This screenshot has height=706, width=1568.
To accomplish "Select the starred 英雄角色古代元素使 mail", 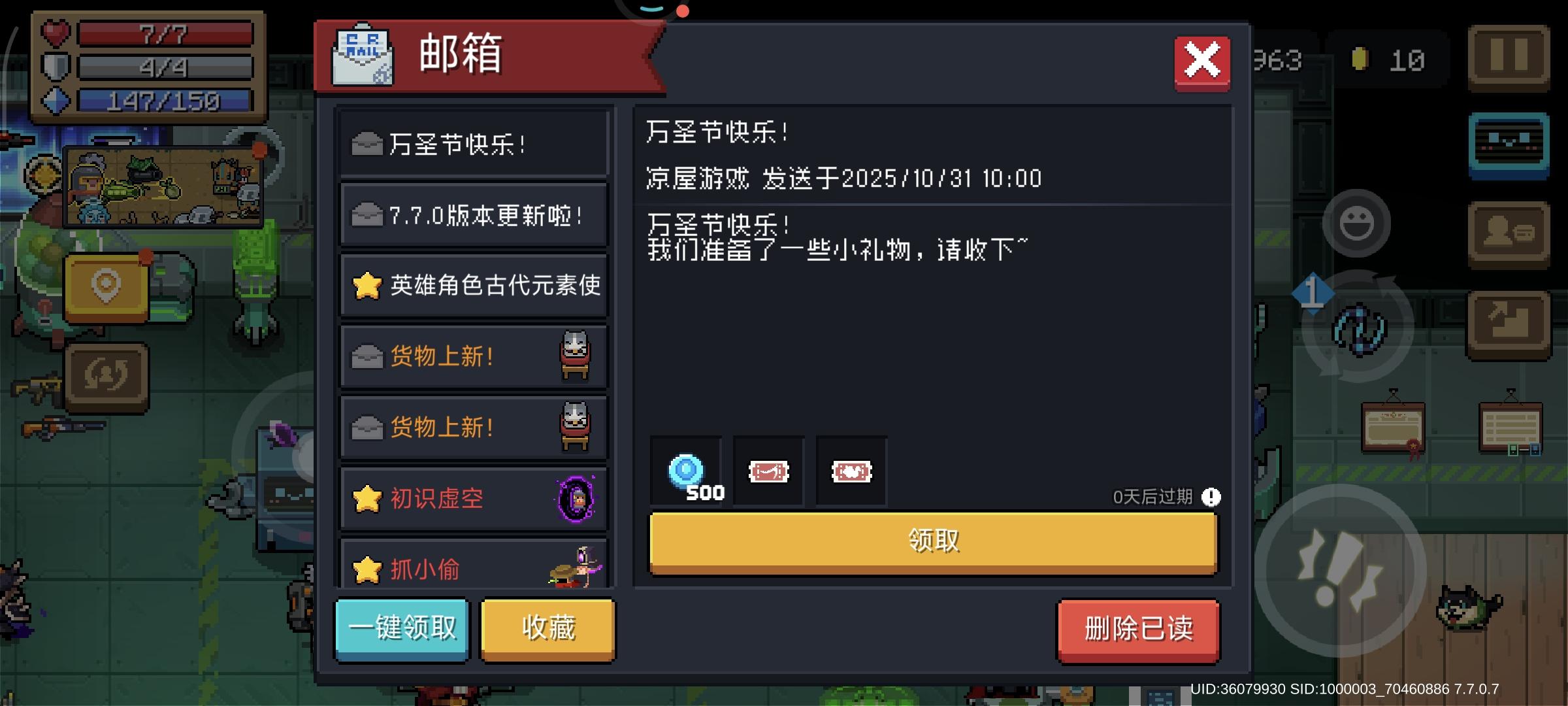I will (473, 285).
